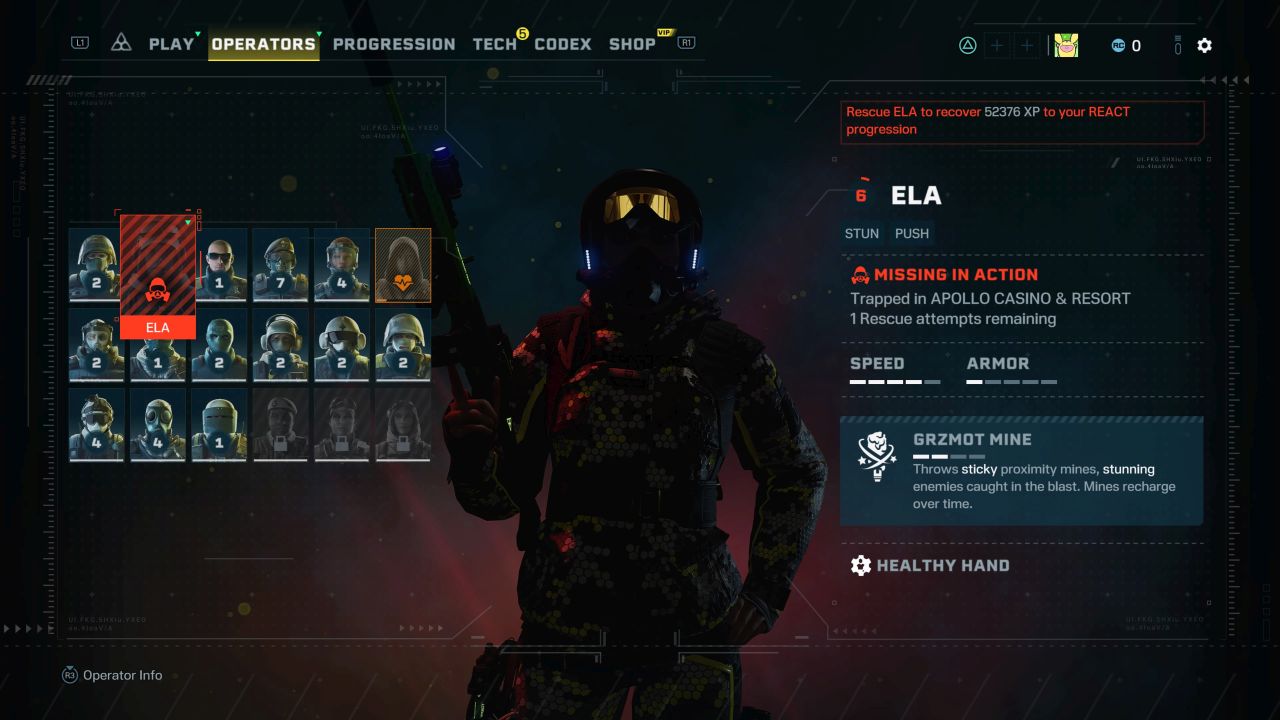Select the level 7 operator portrait

[280, 264]
